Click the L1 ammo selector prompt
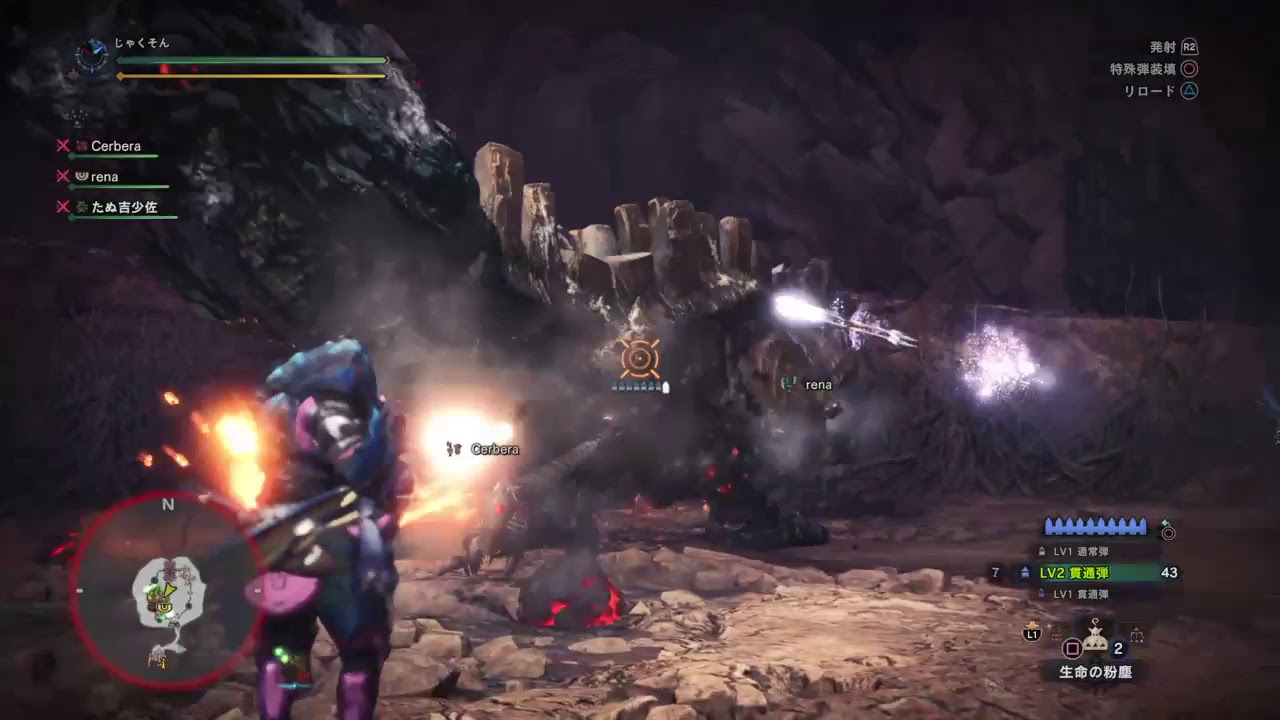This screenshot has height=720, width=1280. (1032, 633)
